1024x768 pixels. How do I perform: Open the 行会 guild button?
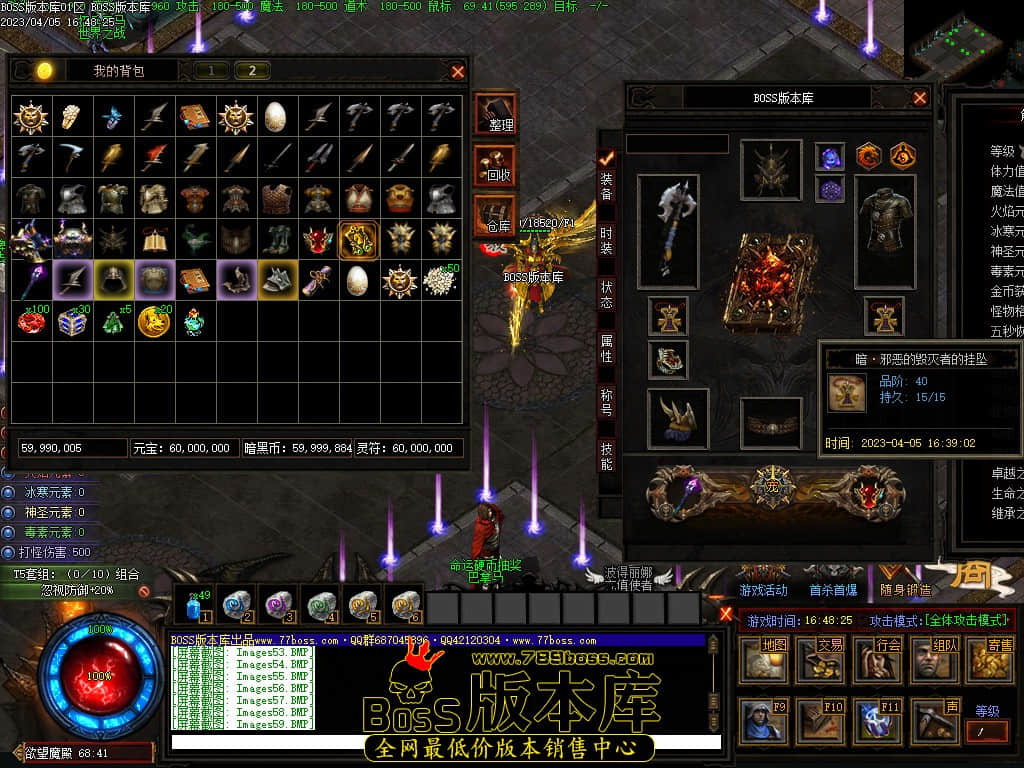877,659
